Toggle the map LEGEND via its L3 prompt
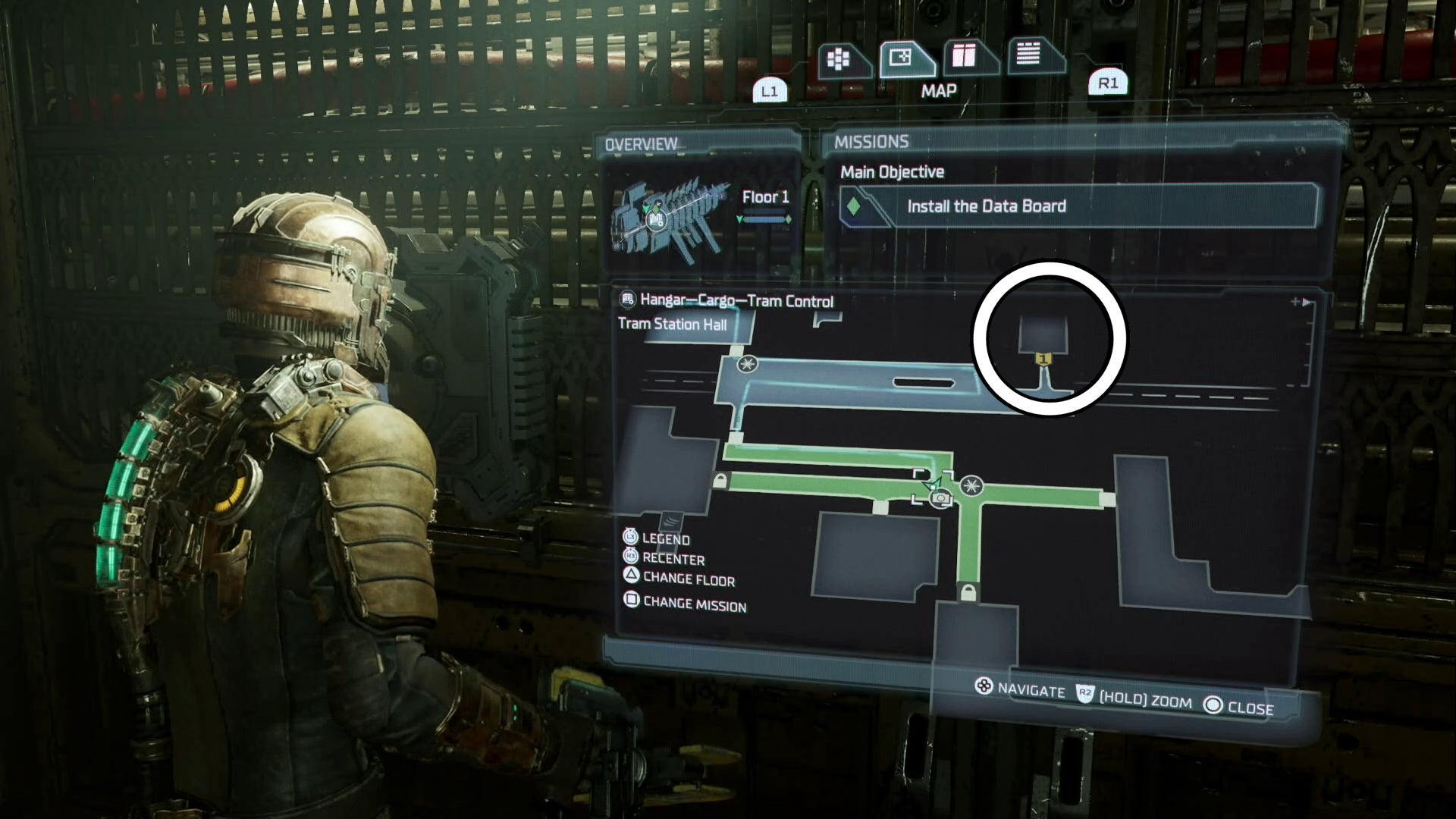The height and width of the screenshot is (819, 1456). tap(666, 540)
